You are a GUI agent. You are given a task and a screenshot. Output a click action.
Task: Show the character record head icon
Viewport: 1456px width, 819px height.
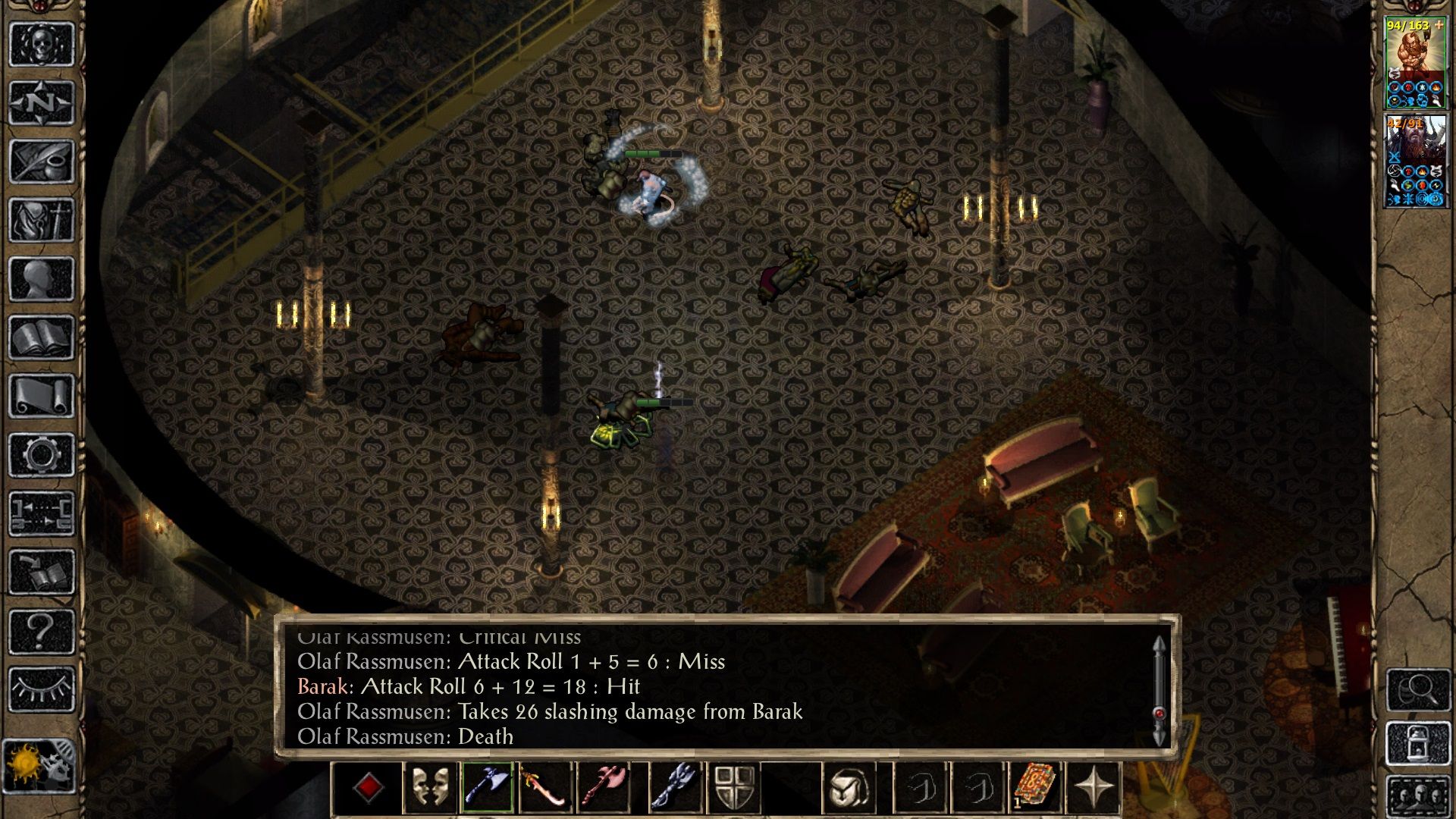point(42,279)
